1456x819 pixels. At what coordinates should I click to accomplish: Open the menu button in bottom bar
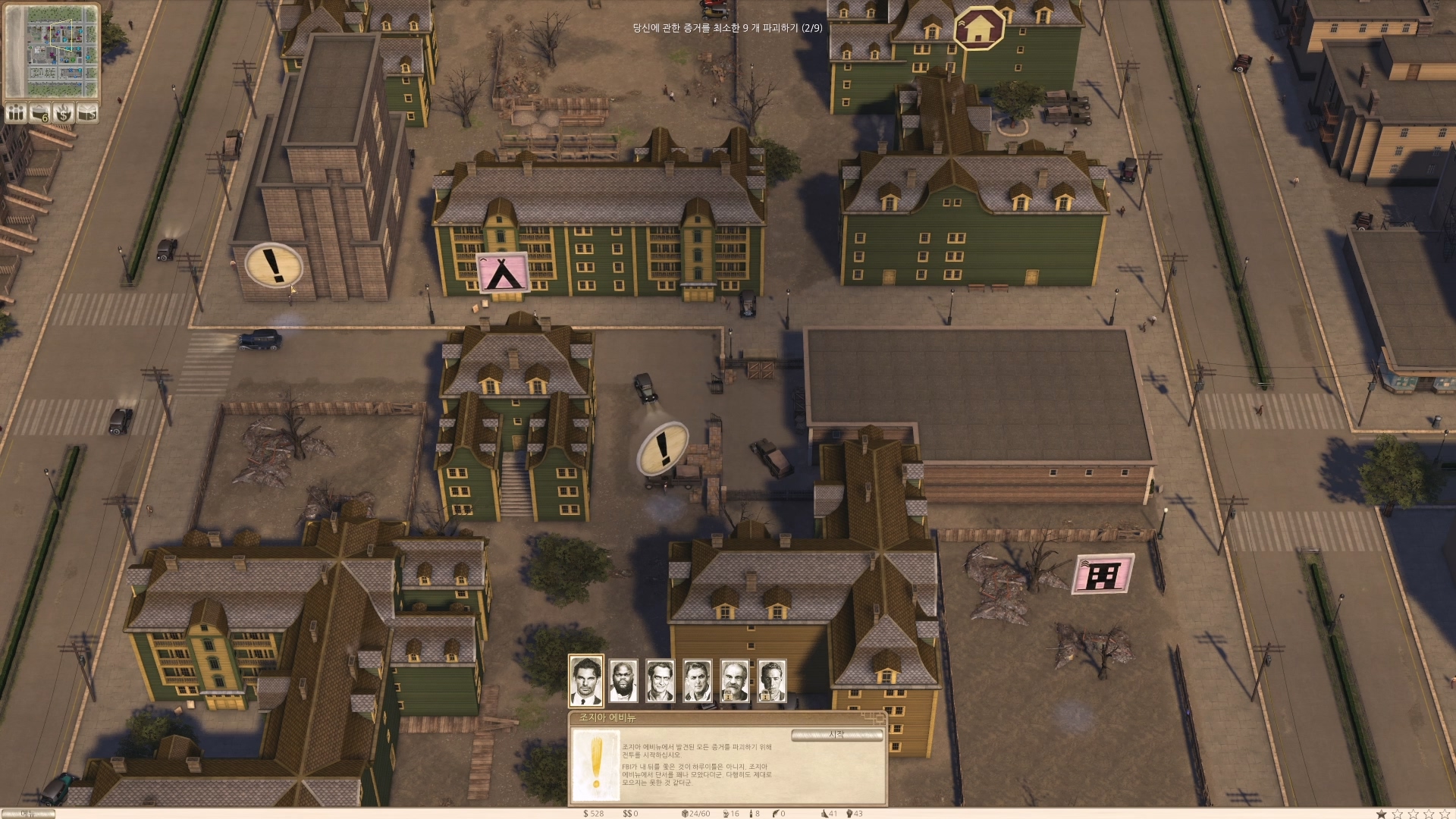pyautogui.click(x=28, y=814)
